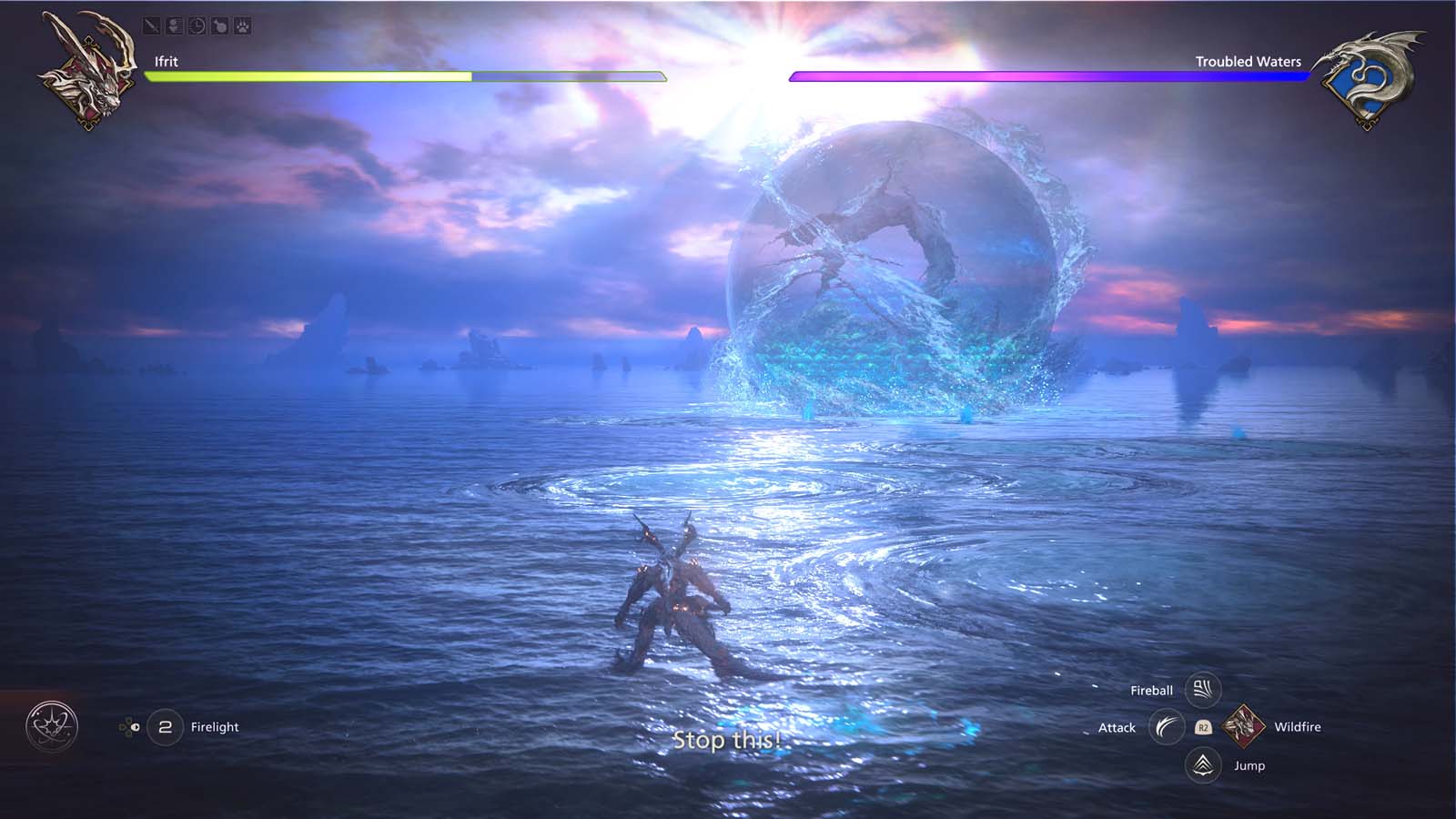Click the subtitle text Stop this!
Viewport: 1456px width, 819px height.
(x=728, y=741)
